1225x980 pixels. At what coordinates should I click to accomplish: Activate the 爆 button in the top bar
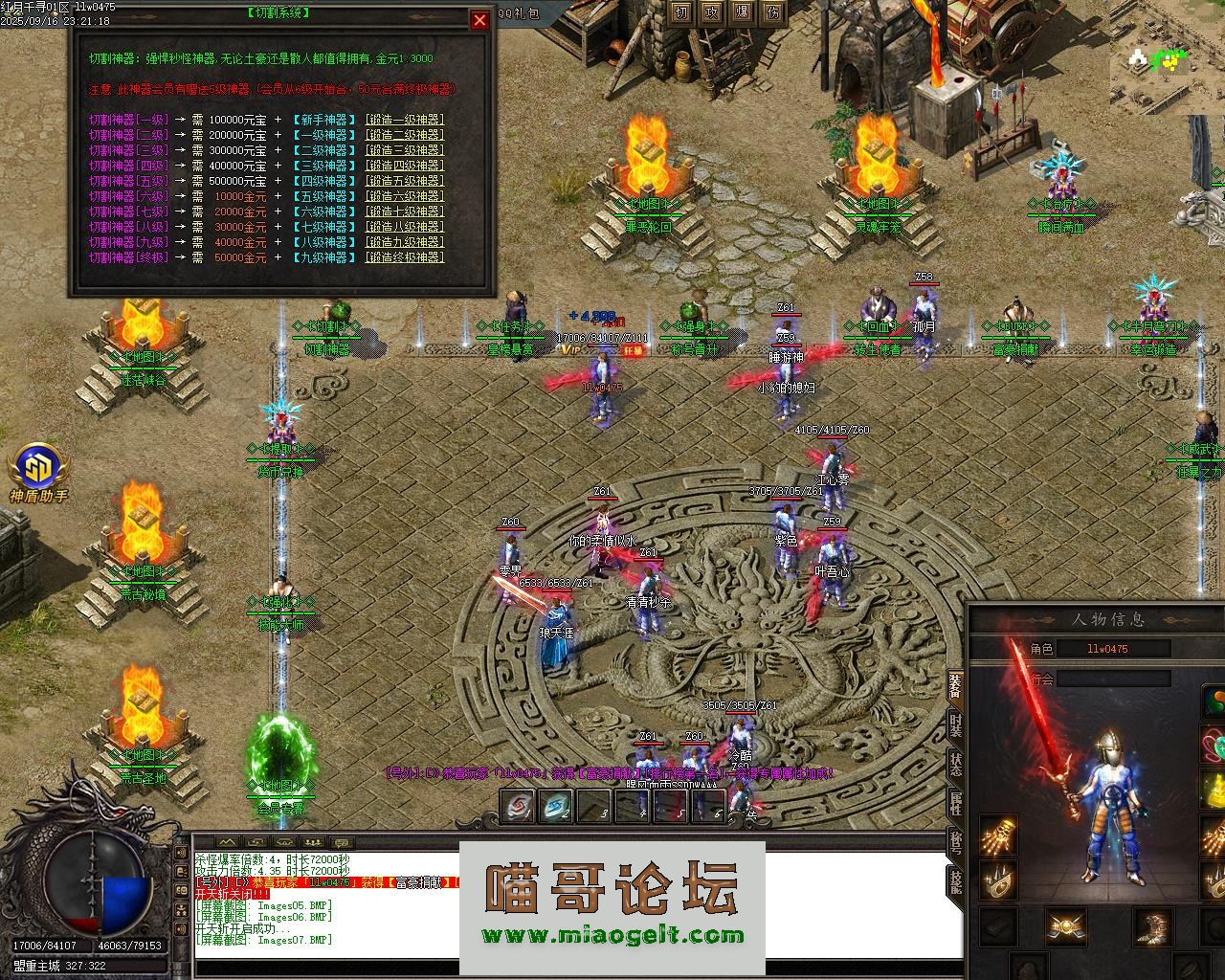tap(742, 12)
